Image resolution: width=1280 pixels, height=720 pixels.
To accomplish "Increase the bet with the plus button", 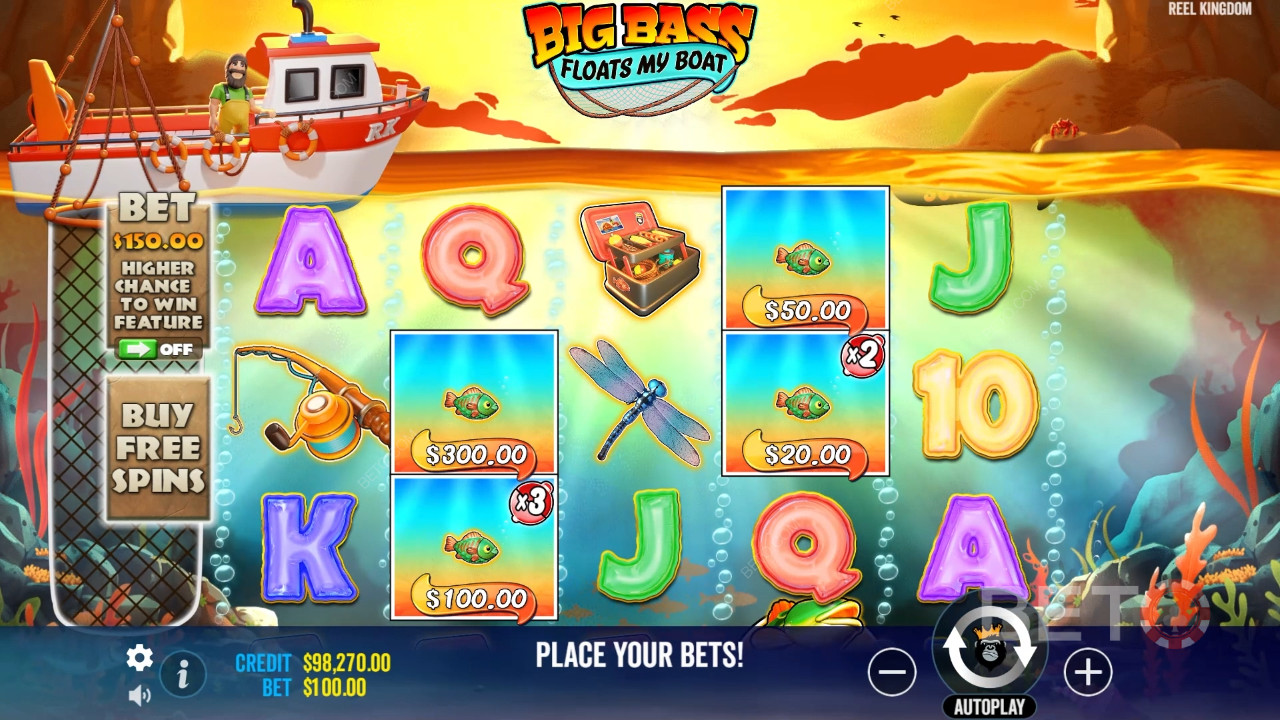I will coord(1087,673).
